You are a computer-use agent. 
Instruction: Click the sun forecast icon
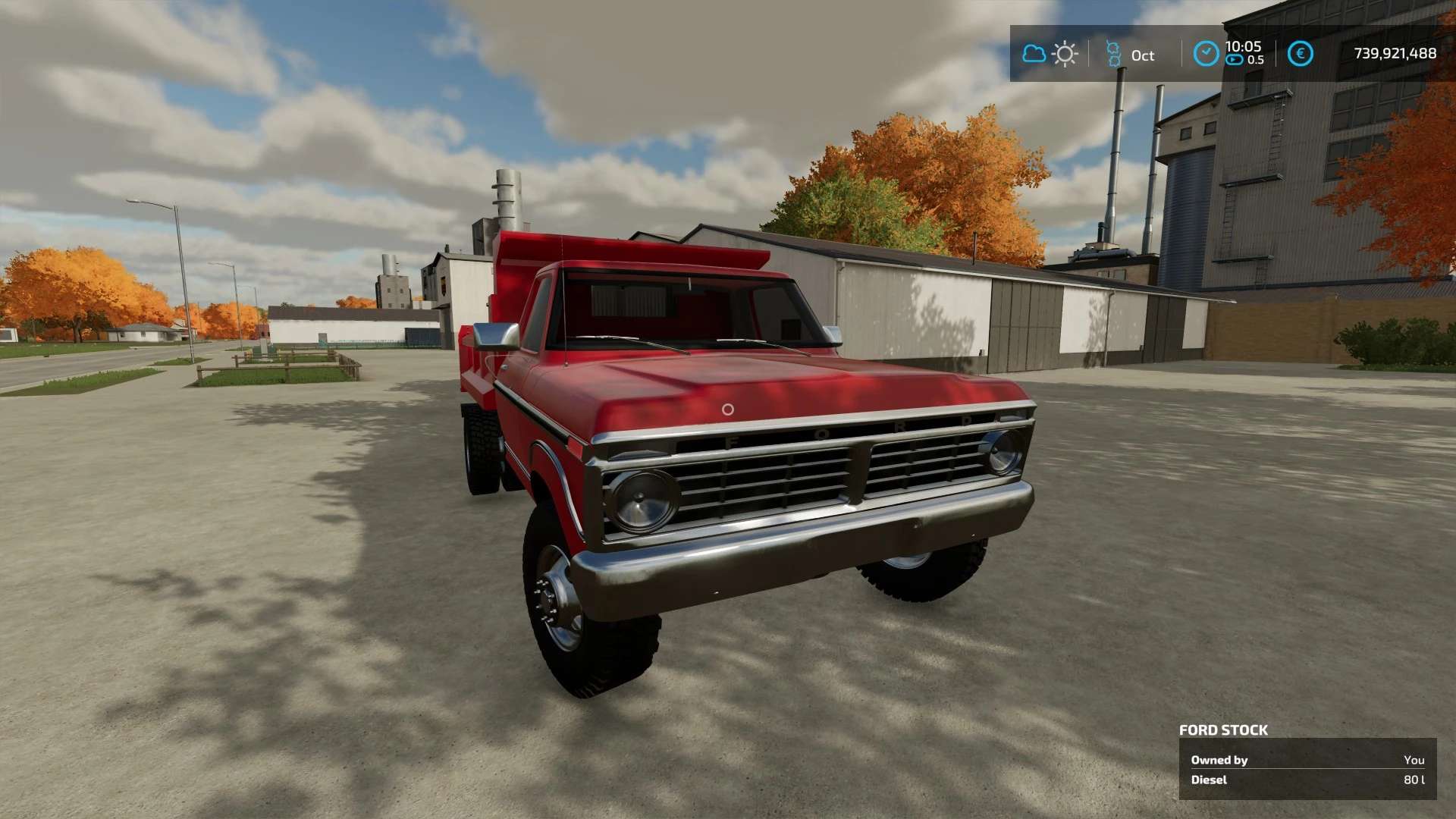click(x=1065, y=54)
